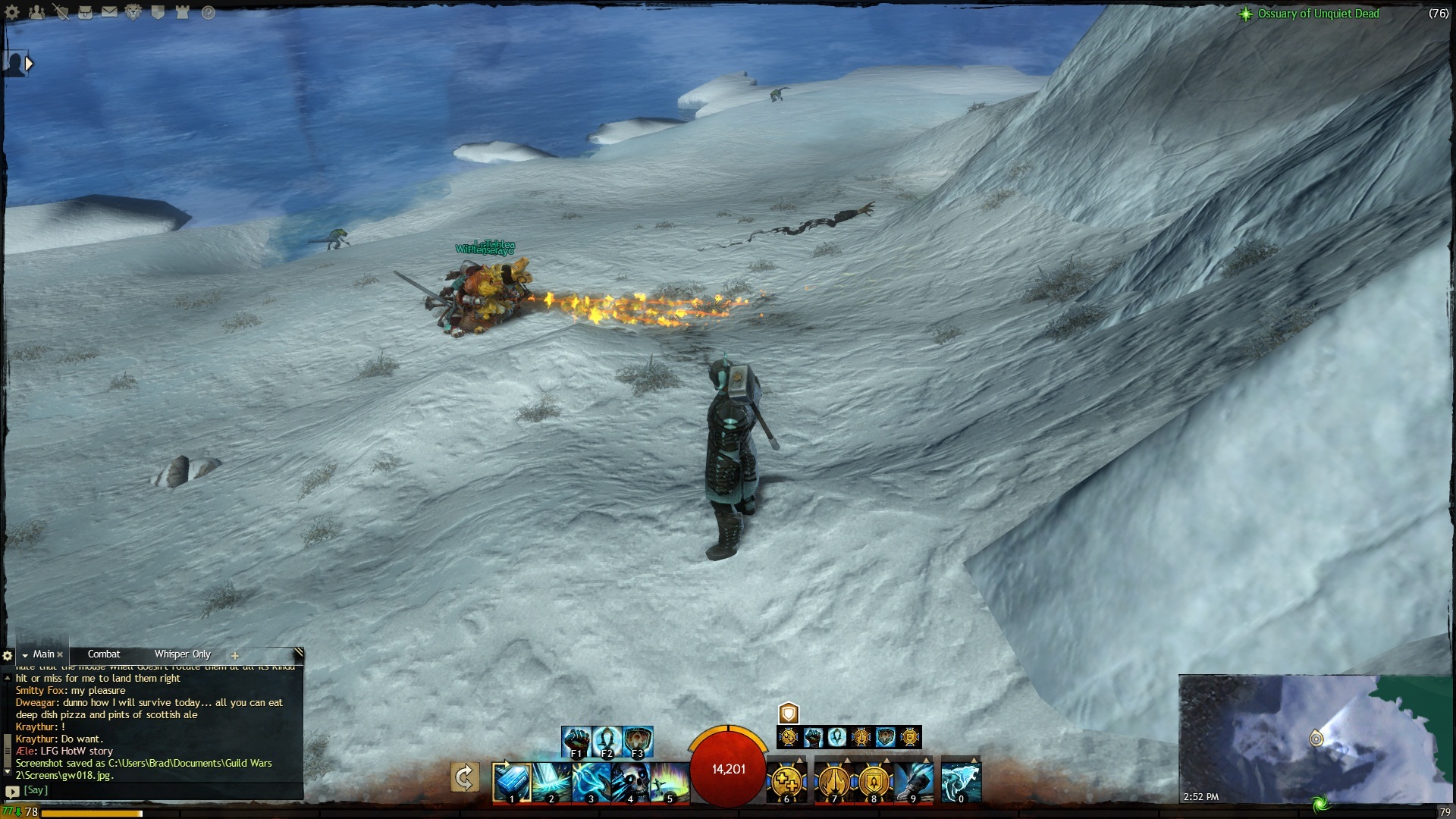
Task: Open the contacts and friends panel
Action: click(36, 12)
